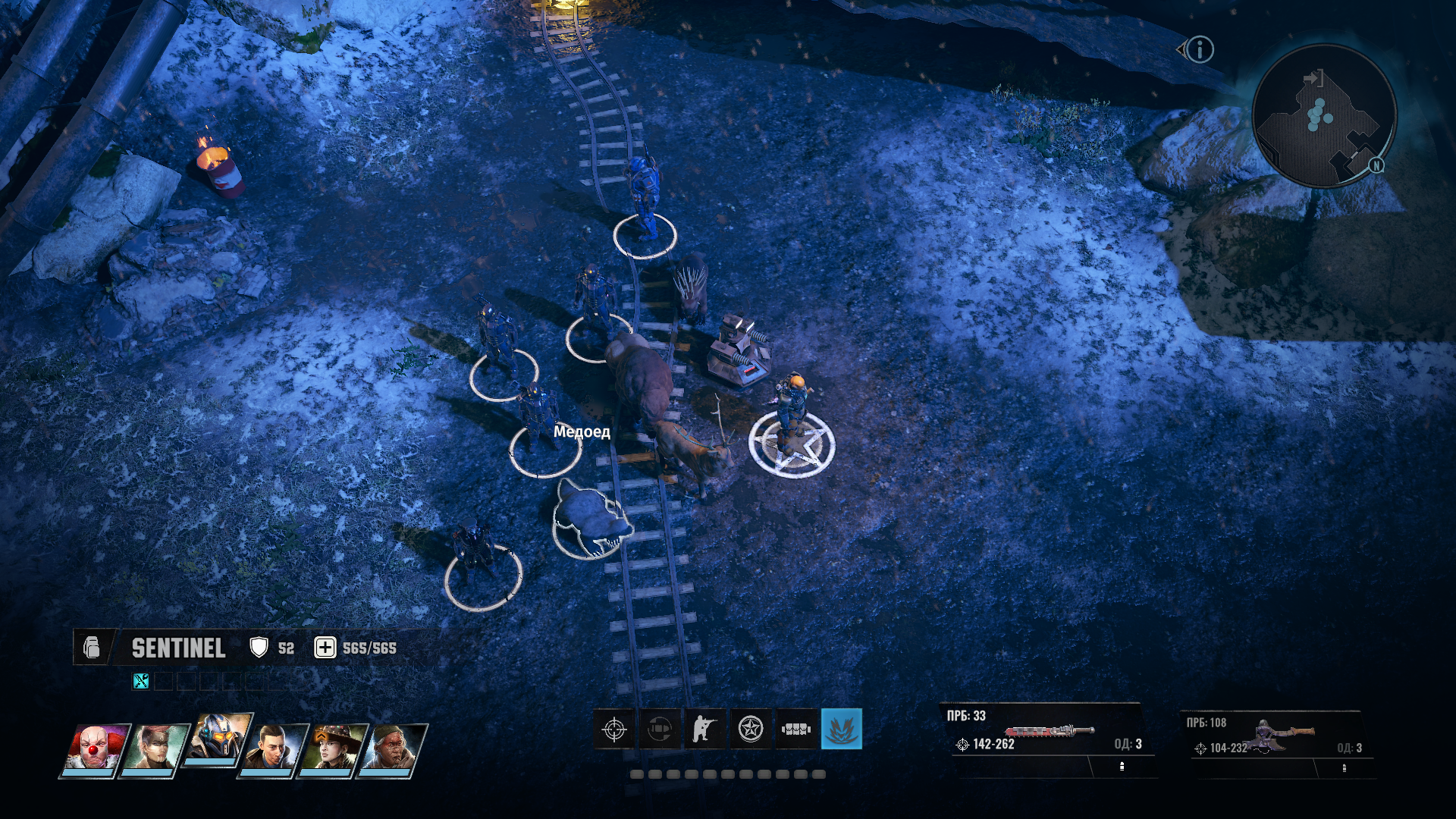Image resolution: width=1456 pixels, height=819 pixels.
Task: Equip the red chainsaw blade weapon
Action: coord(1050,732)
